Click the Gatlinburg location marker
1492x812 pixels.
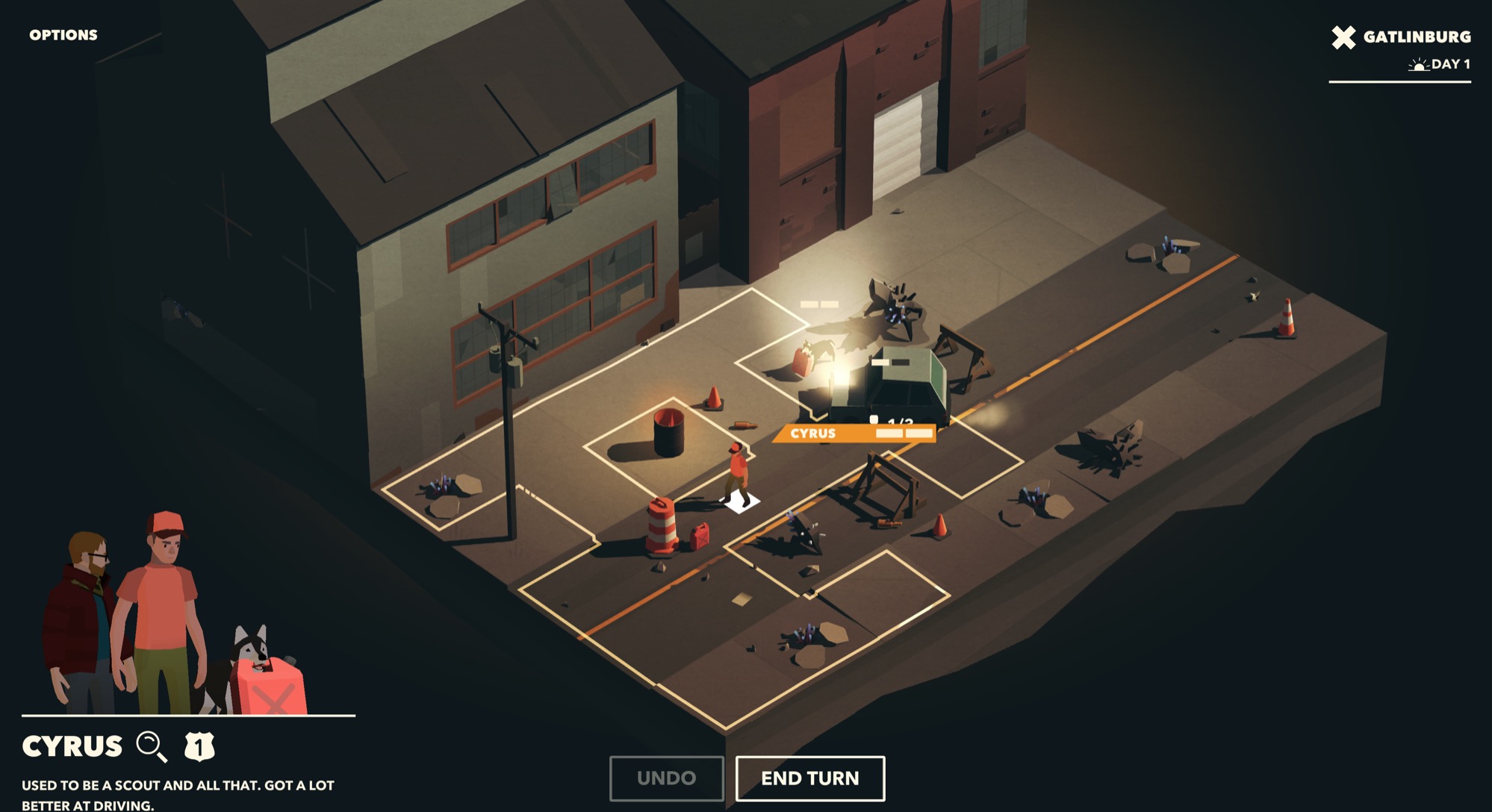(x=1401, y=37)
